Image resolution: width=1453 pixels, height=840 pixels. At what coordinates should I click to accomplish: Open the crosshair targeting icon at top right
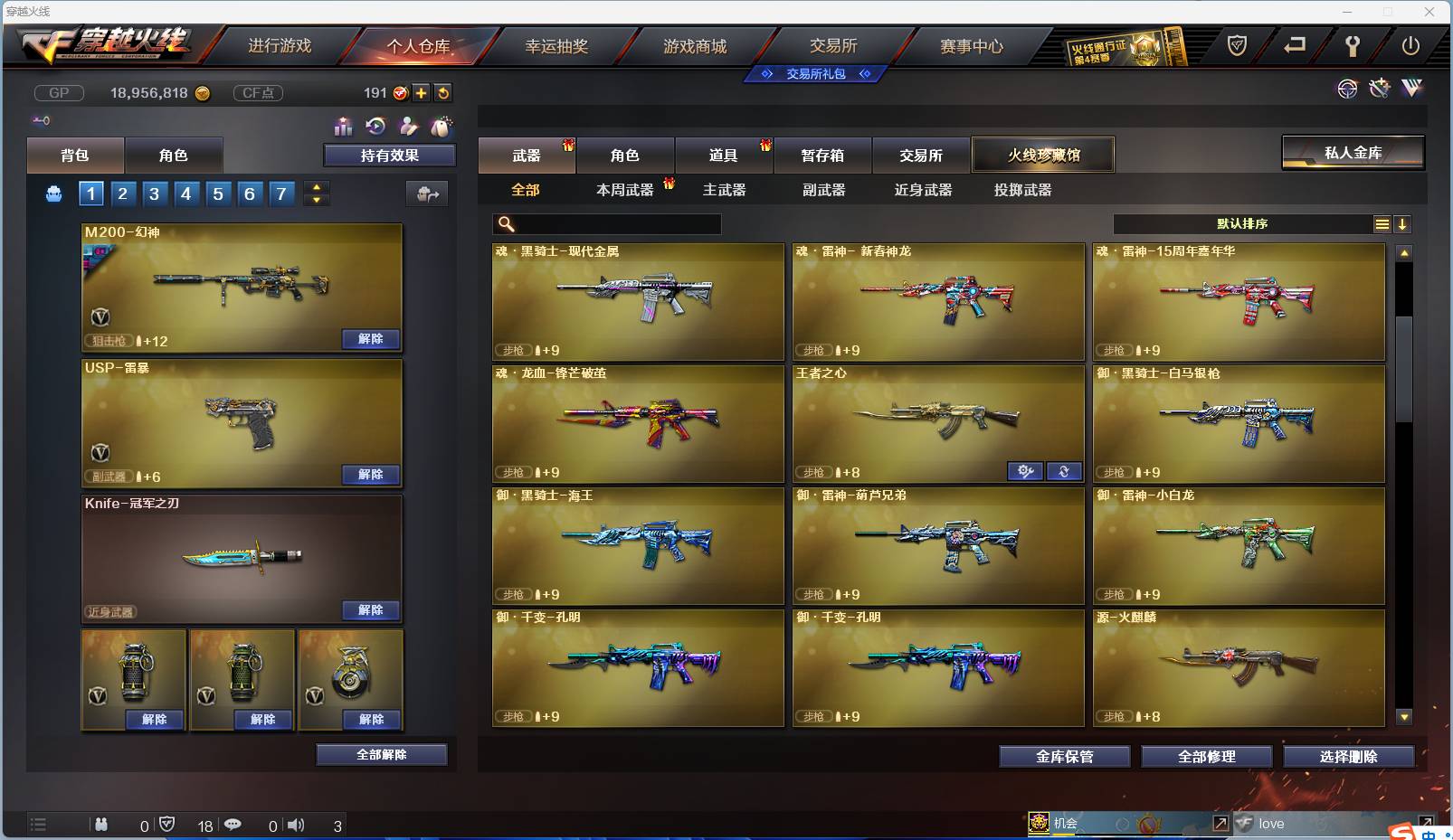[1348, 89]
